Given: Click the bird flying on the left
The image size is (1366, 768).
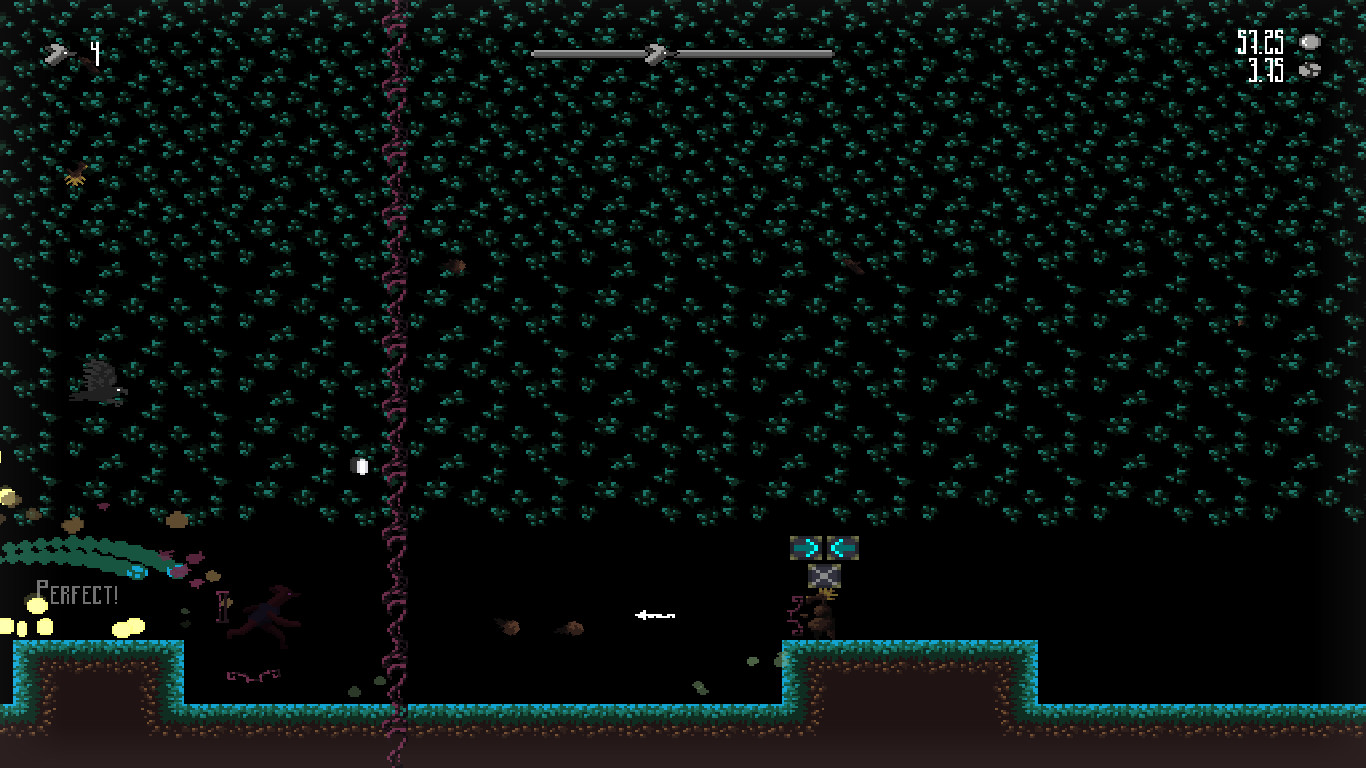Looking at the screenshot, I should tap(100, 381).
